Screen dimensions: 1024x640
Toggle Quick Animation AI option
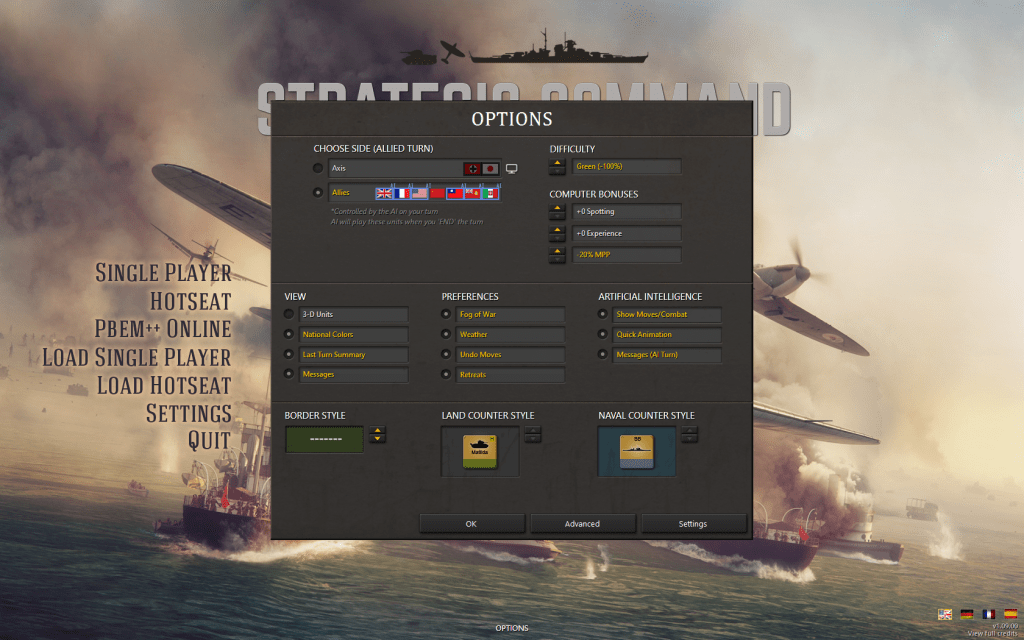point(603,334)
